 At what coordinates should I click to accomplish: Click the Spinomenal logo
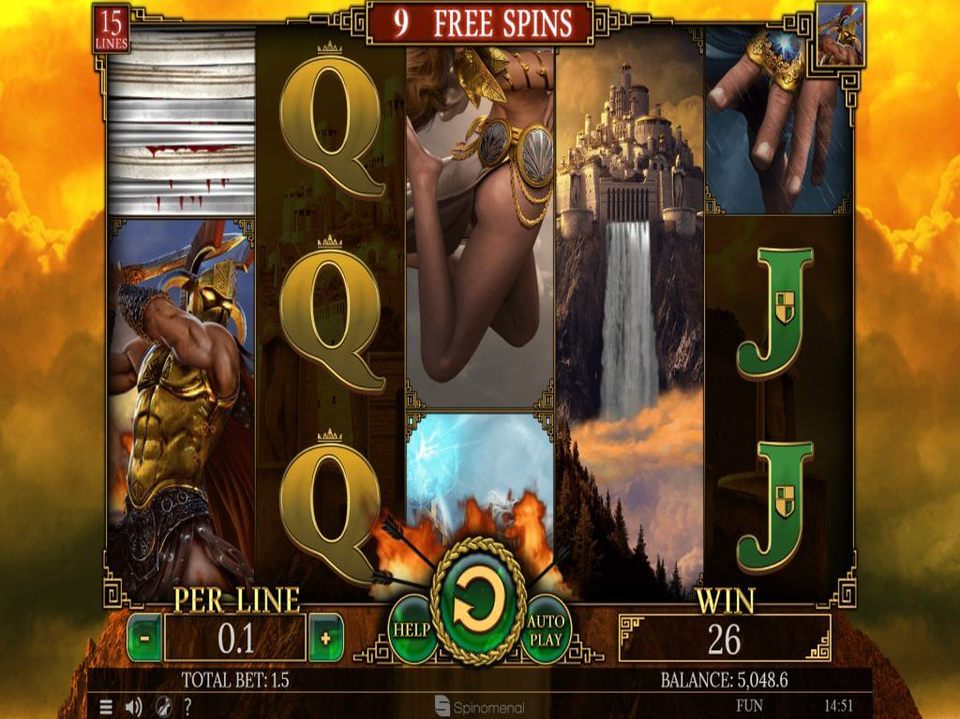pos(480,707)
